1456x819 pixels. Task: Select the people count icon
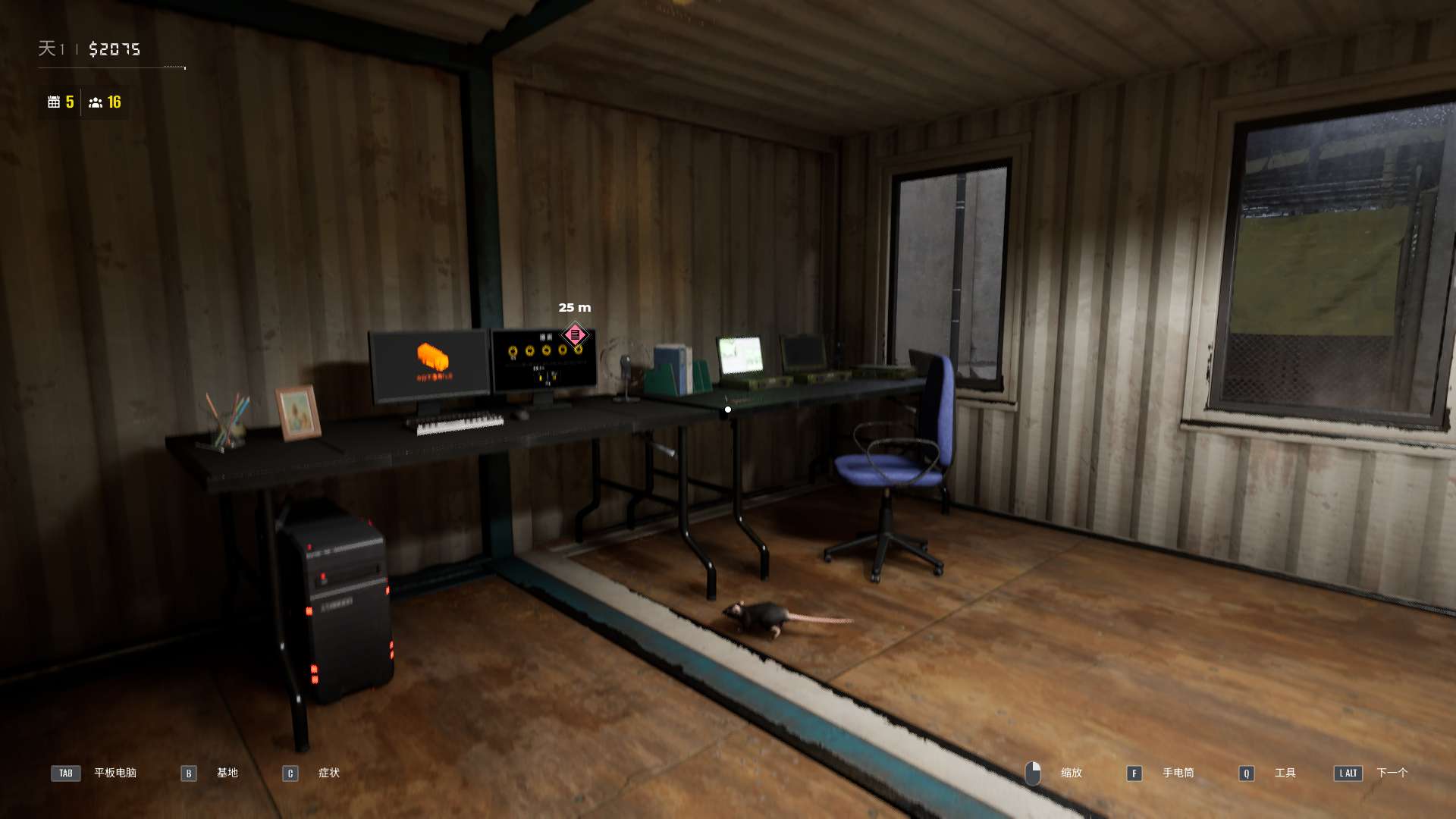point(96,102)
